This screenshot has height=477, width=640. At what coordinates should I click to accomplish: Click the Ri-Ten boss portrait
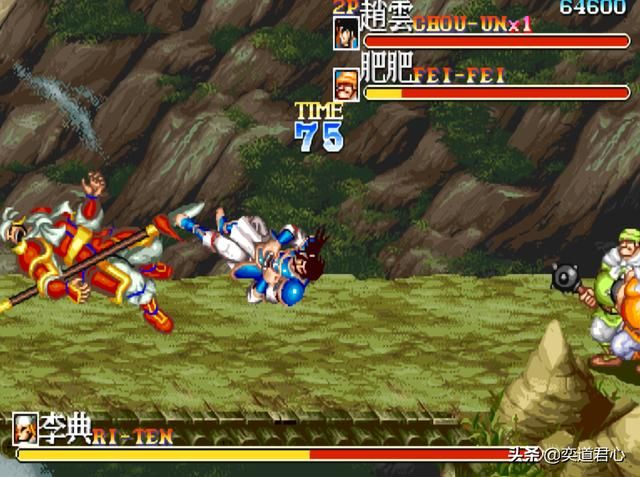[28, 428]
